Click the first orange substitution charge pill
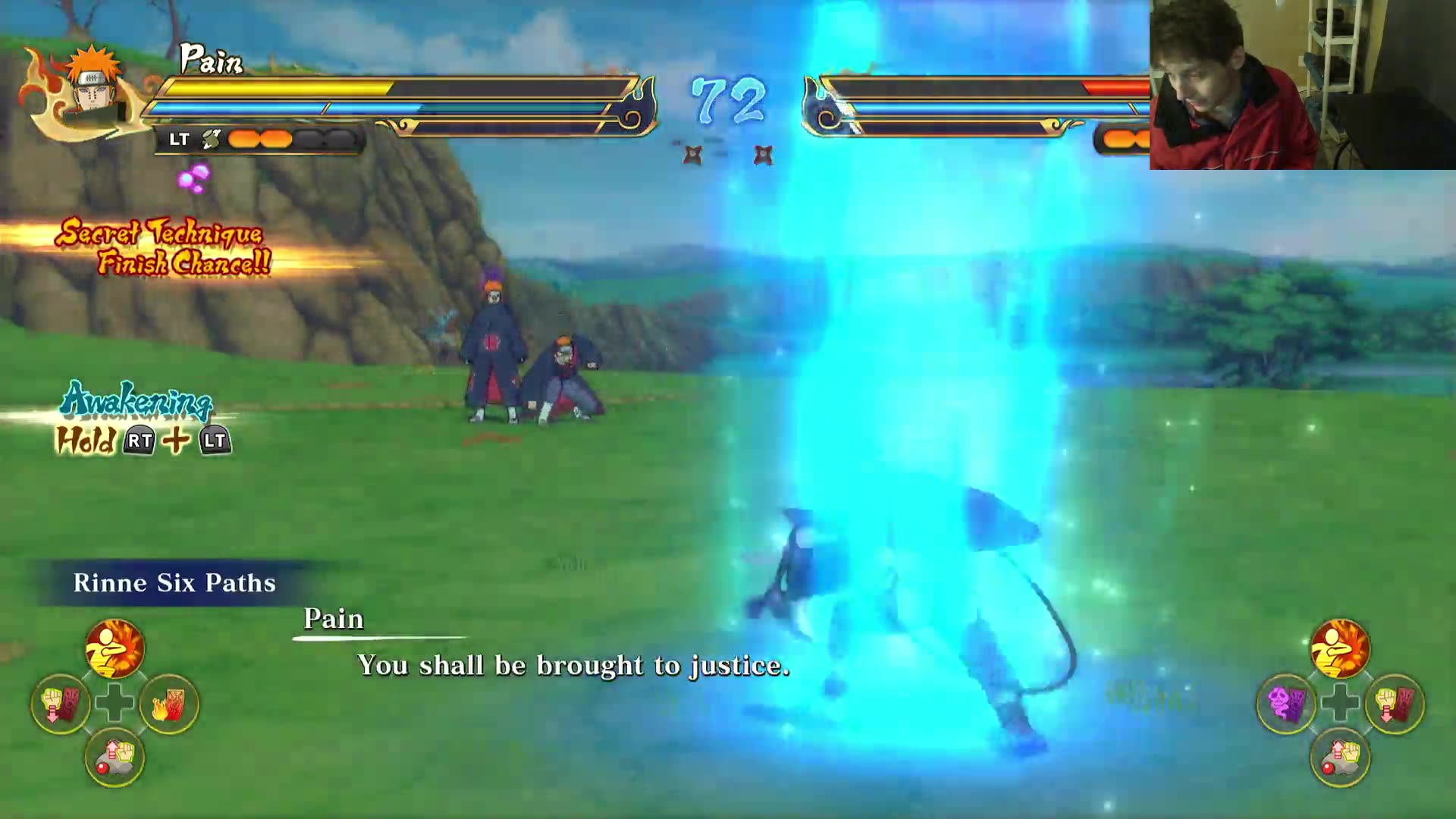 243,139
